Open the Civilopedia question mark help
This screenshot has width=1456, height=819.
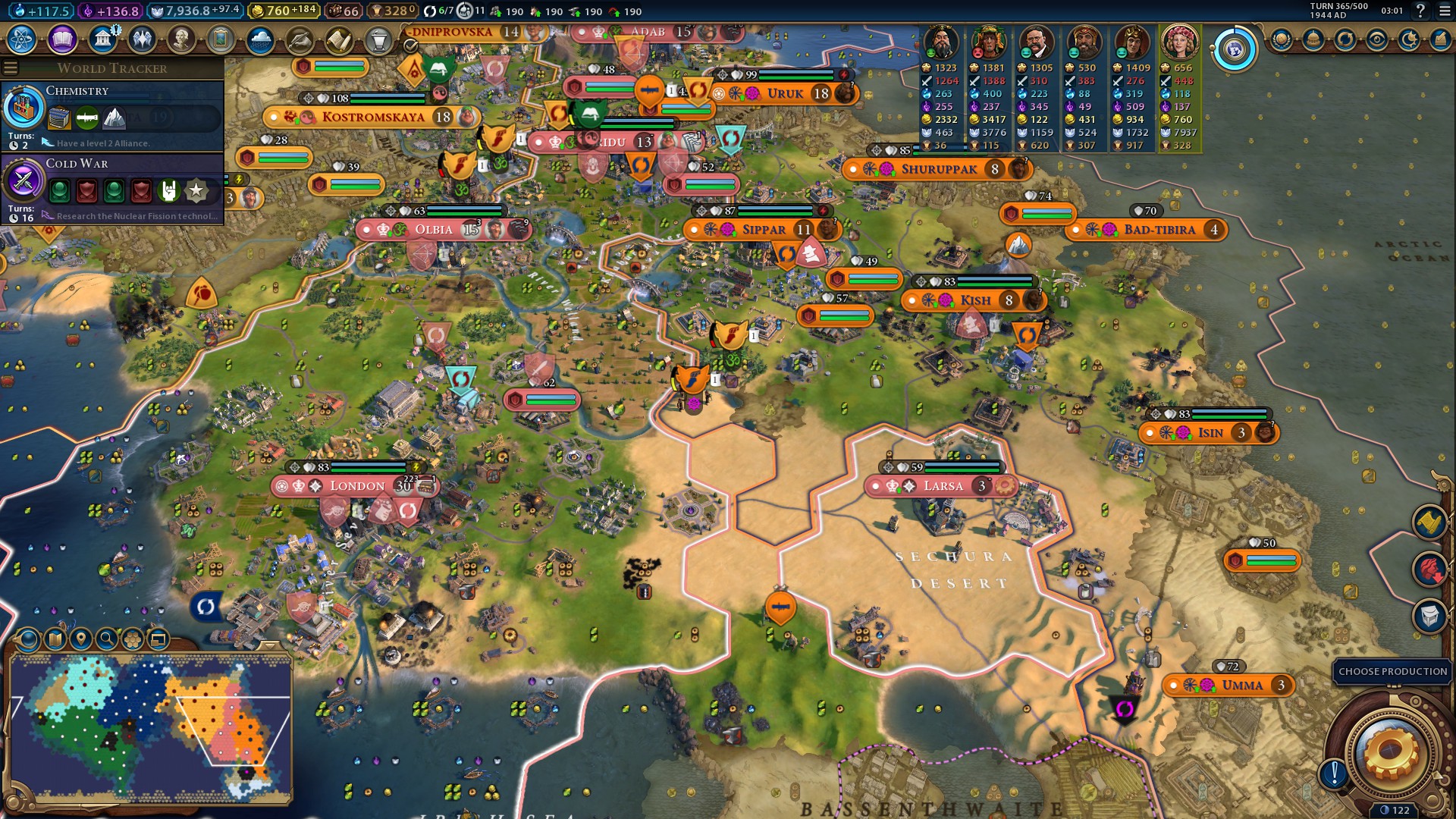(1420, 11)
